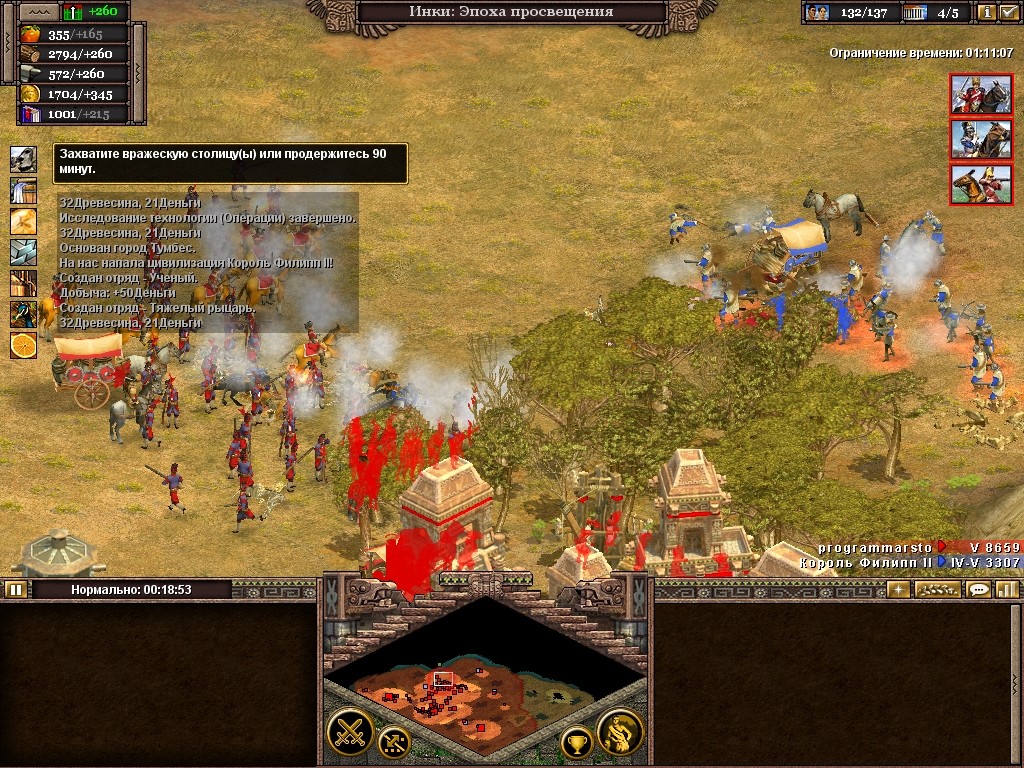This screenshot has width=1024, height=768.
Task: Open the chat speech bubble button
Action: (x=978, y=589)
